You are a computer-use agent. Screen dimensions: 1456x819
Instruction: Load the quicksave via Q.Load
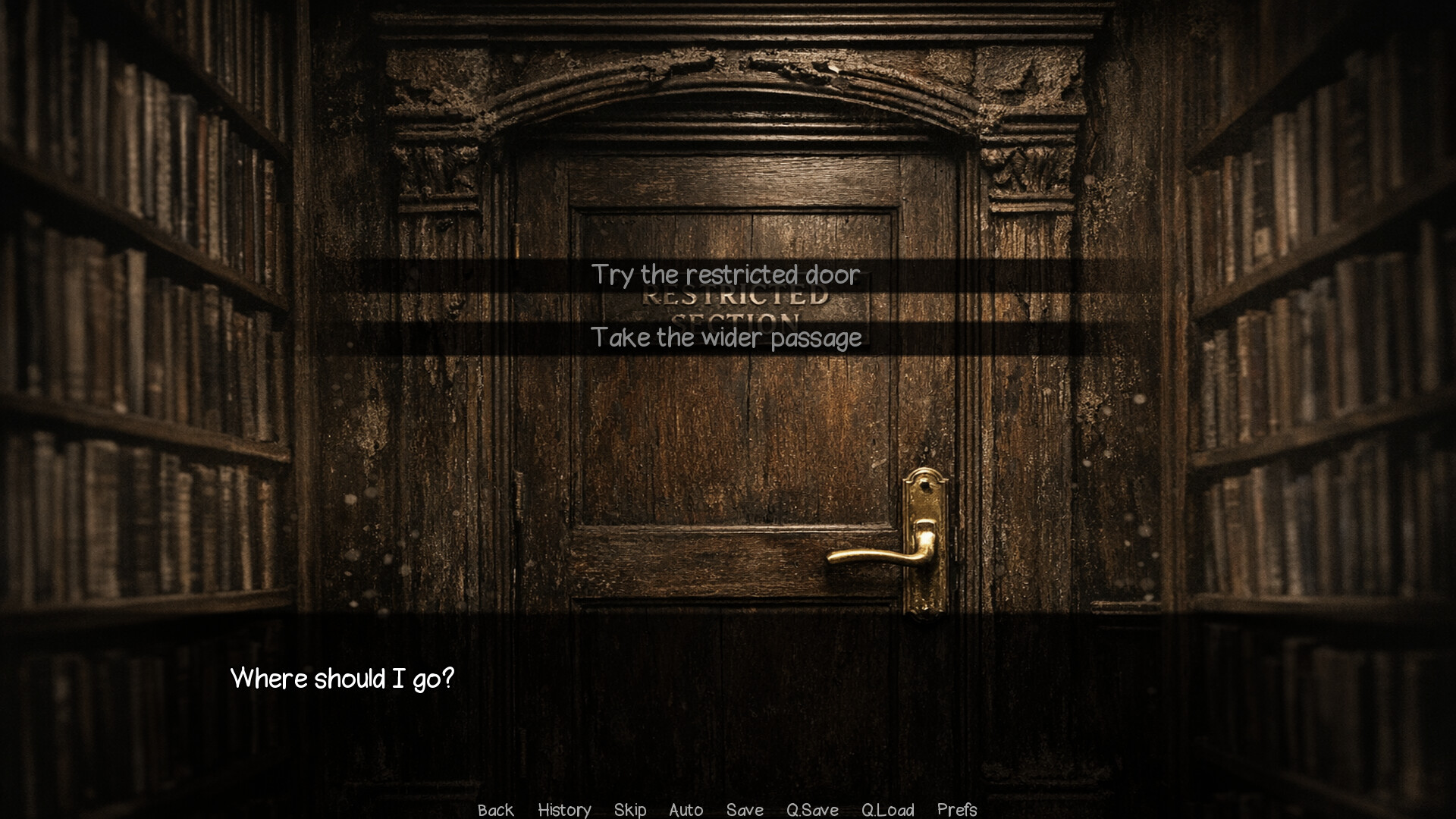coord(887,810)
